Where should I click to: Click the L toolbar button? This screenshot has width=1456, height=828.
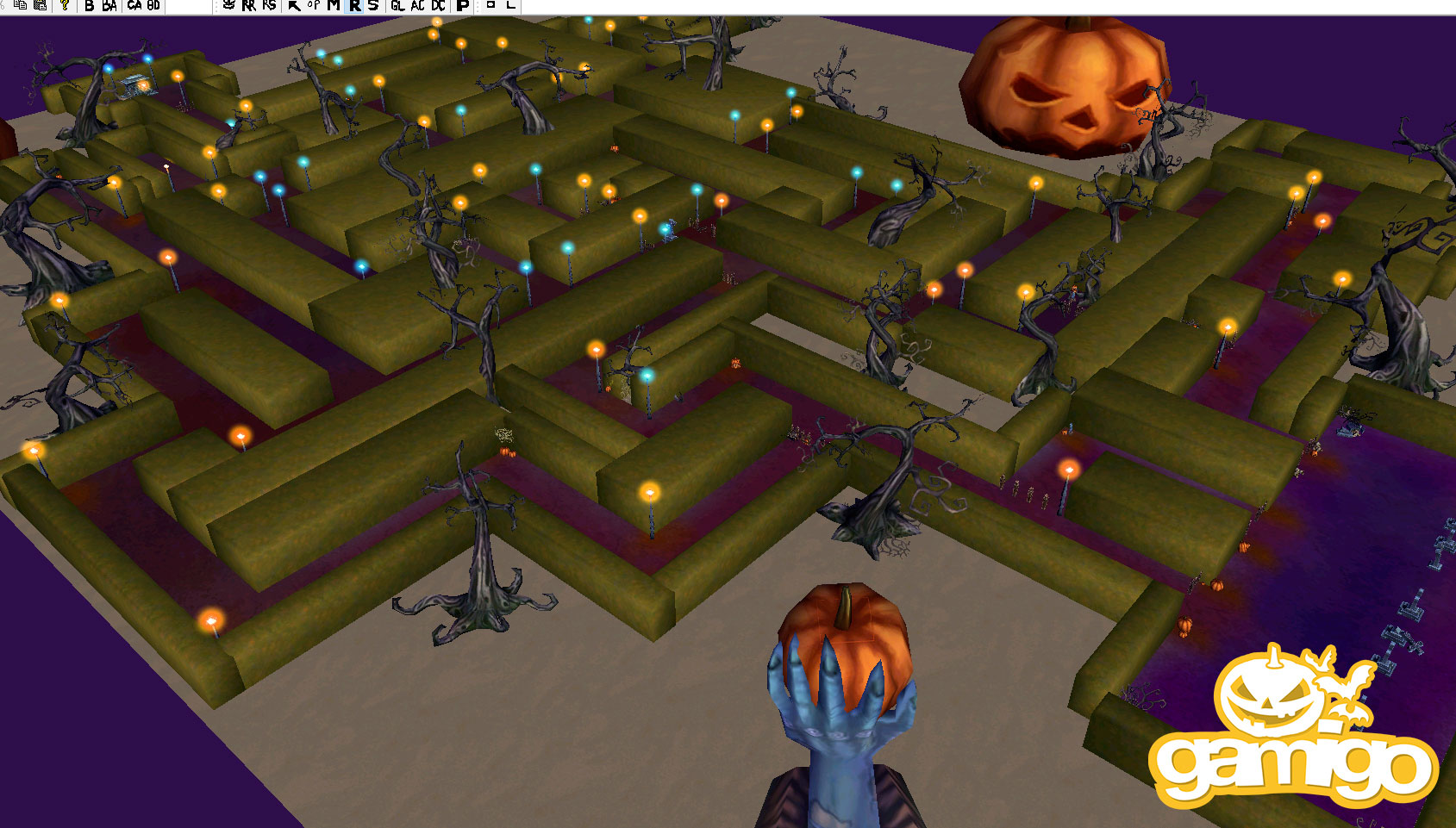tap(510, 5)
